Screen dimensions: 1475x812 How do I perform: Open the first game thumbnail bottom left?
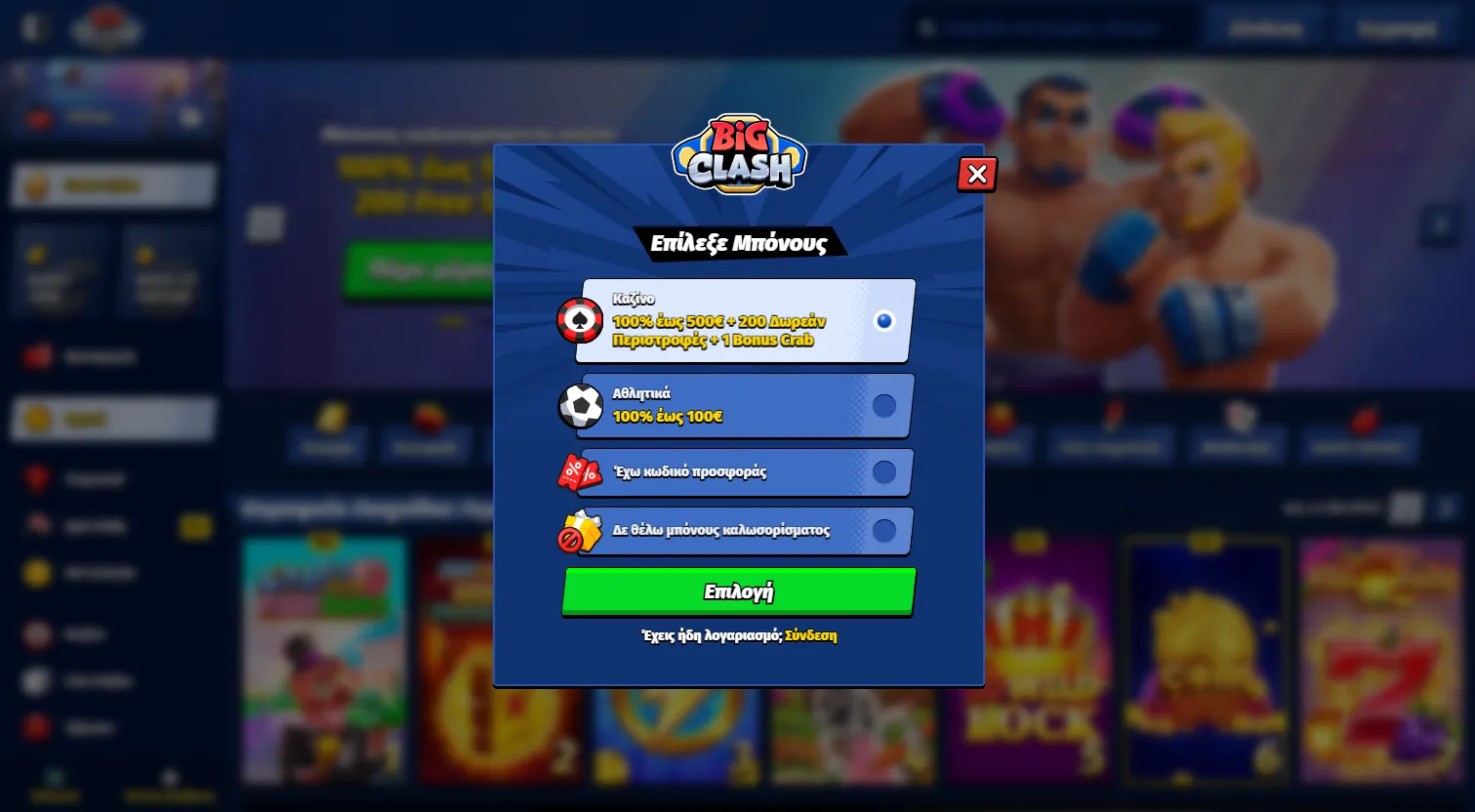tap(325, 660)
